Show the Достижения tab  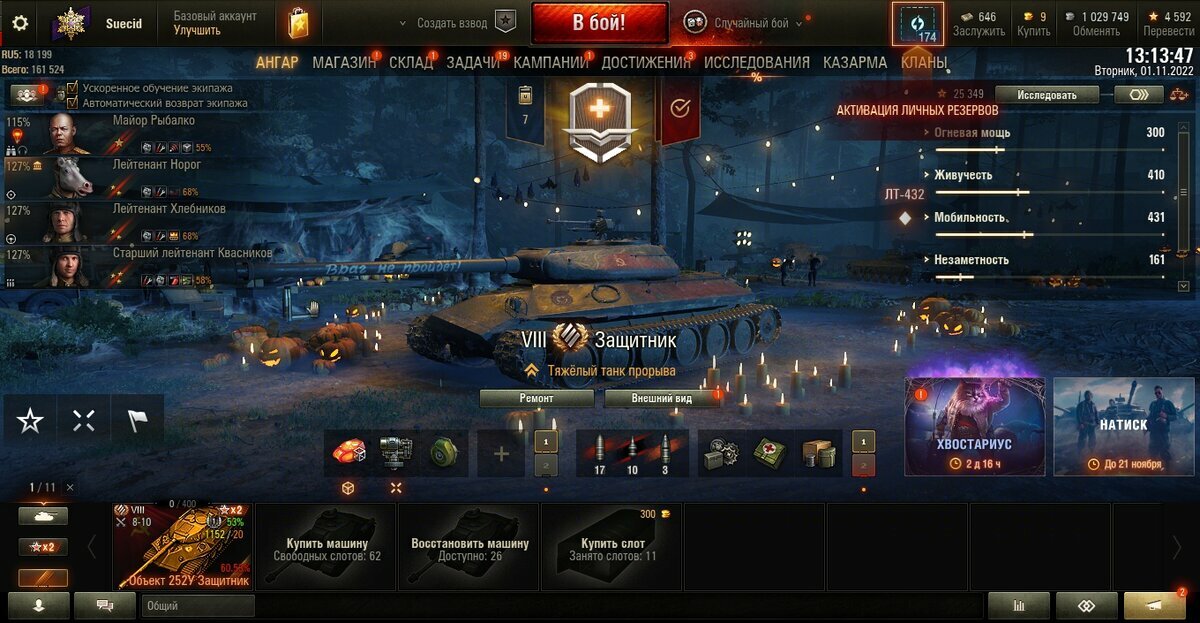coord(646,62)
